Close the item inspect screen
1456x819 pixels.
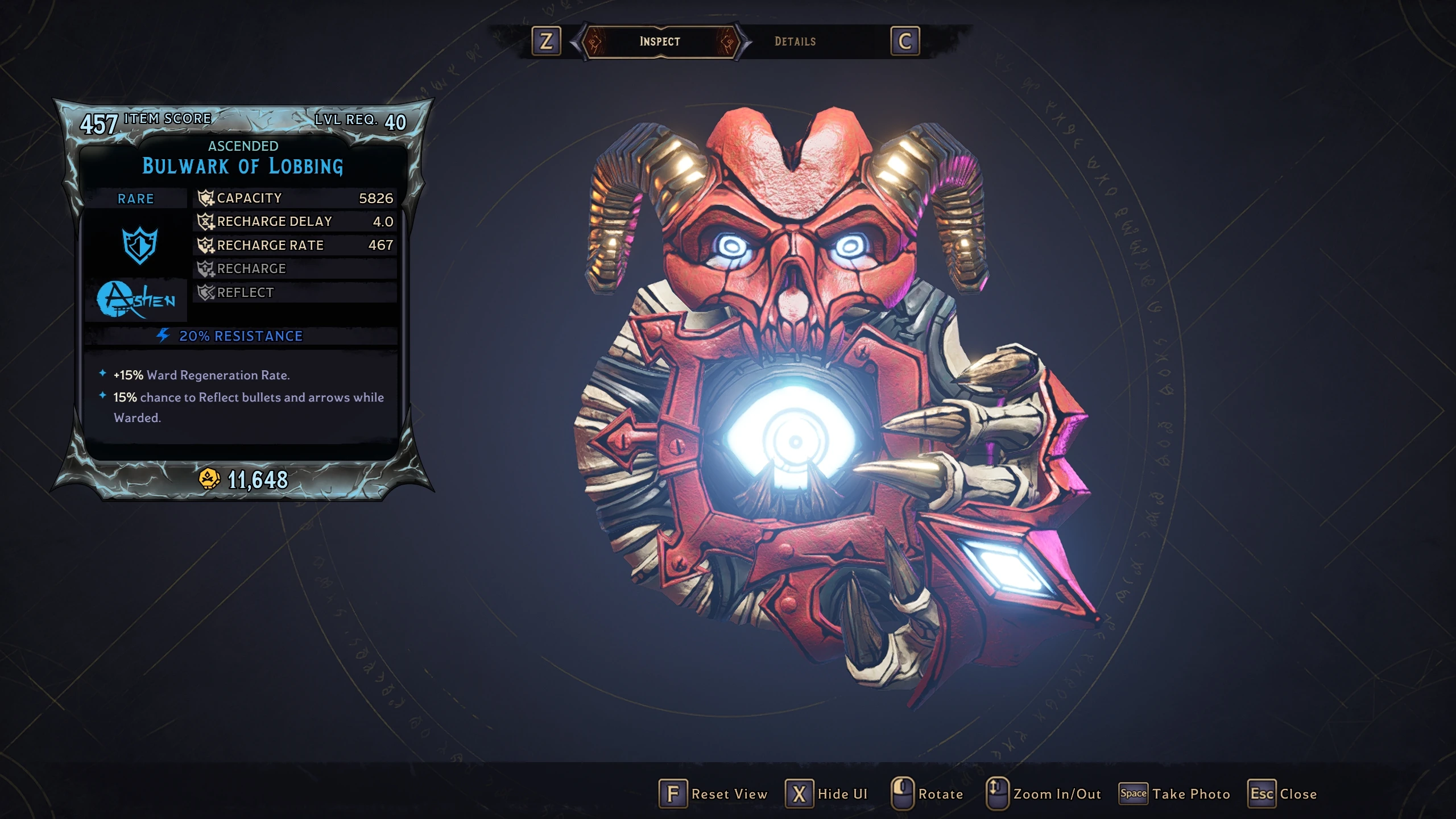[1283, 794]
